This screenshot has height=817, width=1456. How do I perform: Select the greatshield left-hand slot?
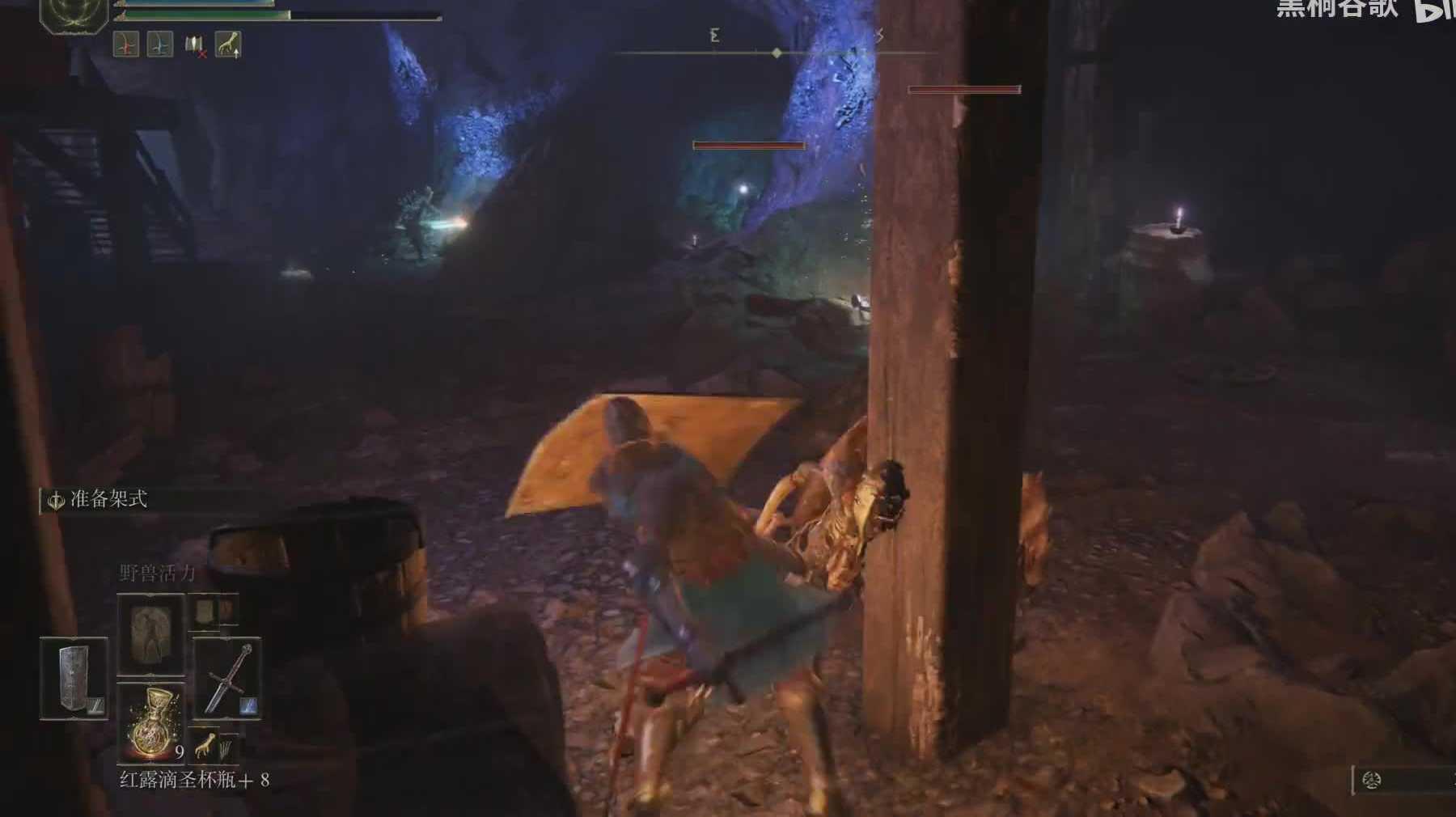pyautogui.click(x=74, y=678)
